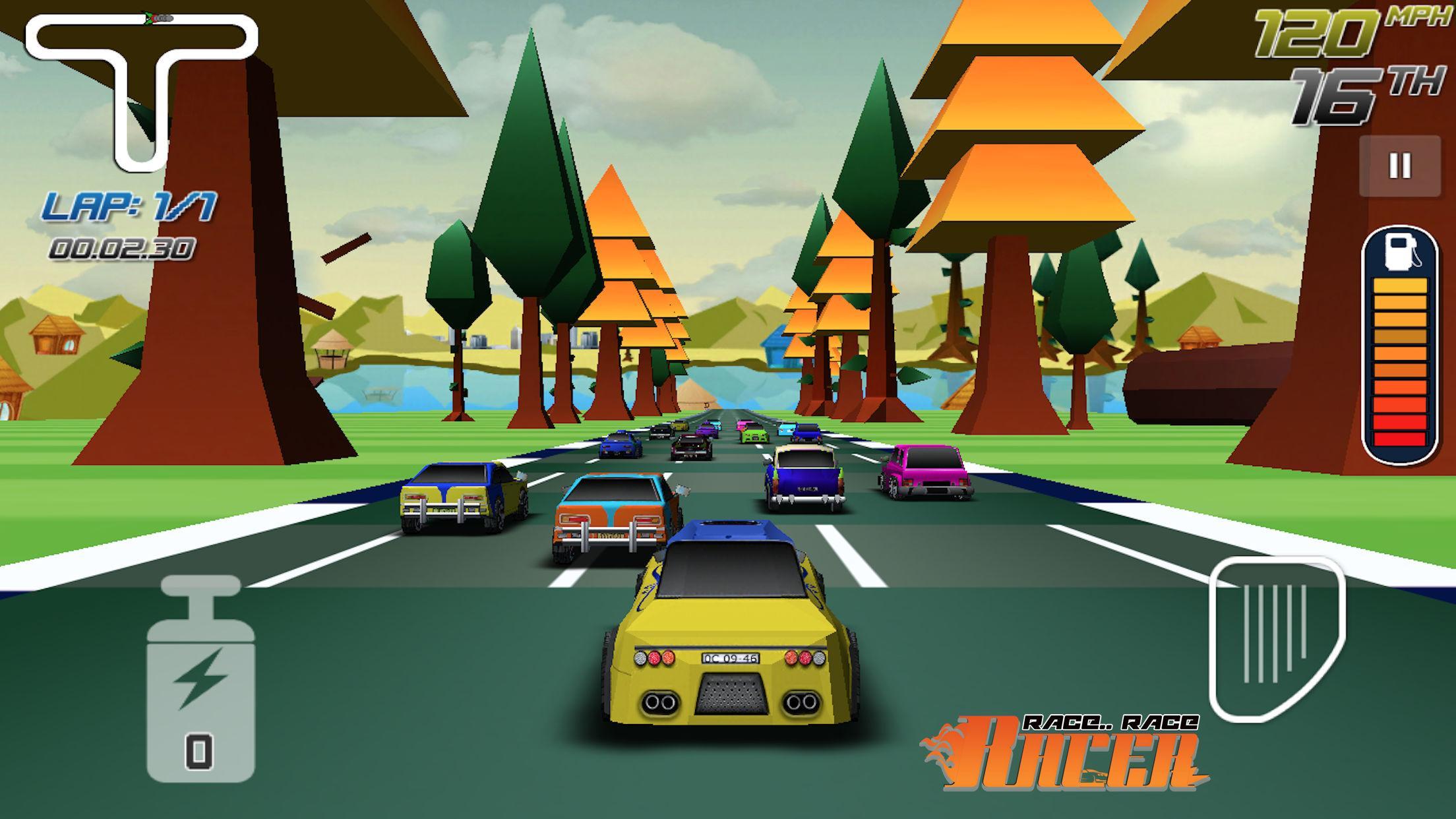Toggle pause for the race

click(x=1400, y=167)
